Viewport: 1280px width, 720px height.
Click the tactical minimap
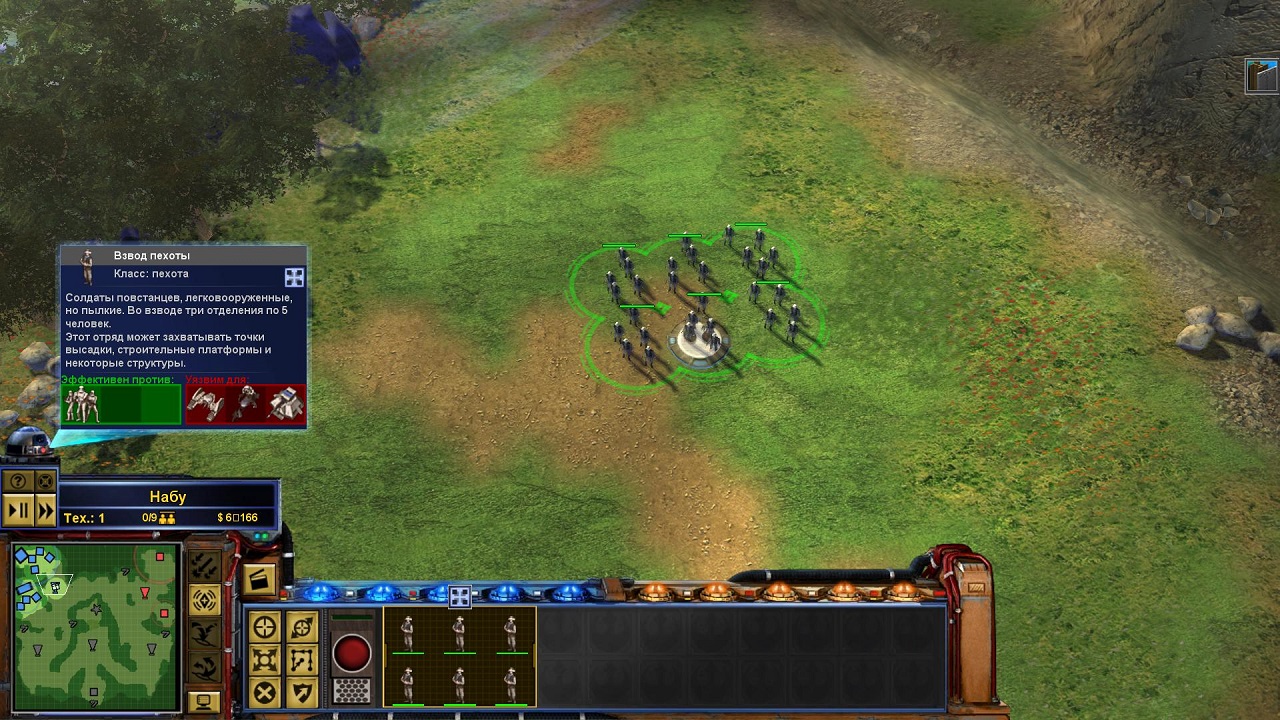95,624
